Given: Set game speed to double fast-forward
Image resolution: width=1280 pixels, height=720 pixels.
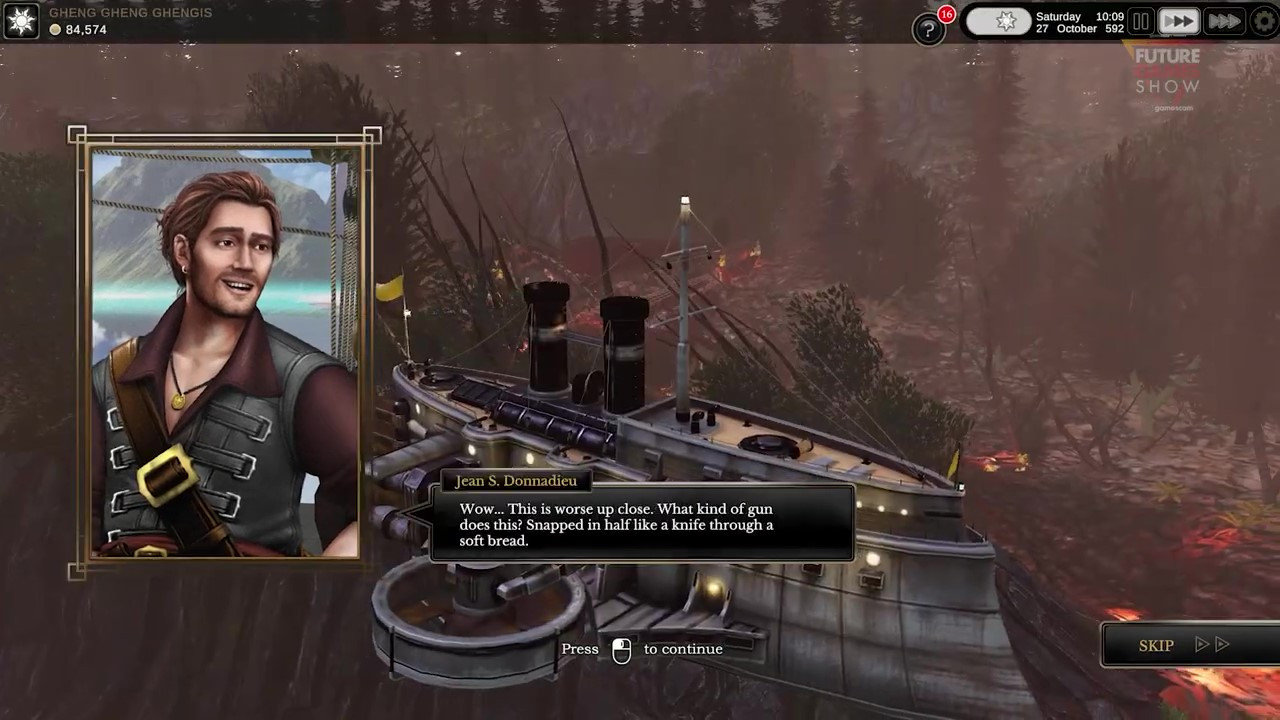Looking at the screenshot, I should [x=1179, y=21].
